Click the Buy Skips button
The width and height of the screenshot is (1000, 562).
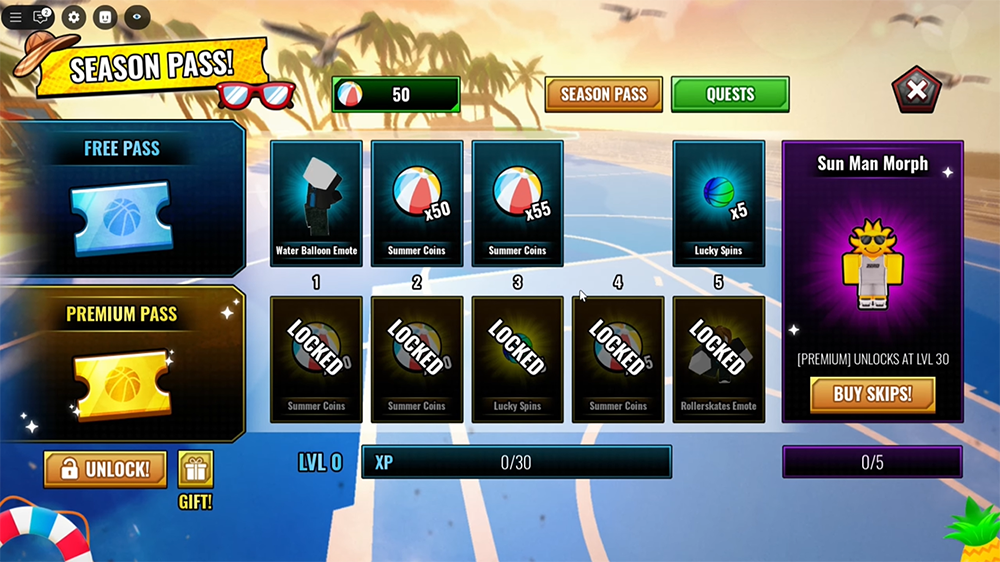pos(872,394)
